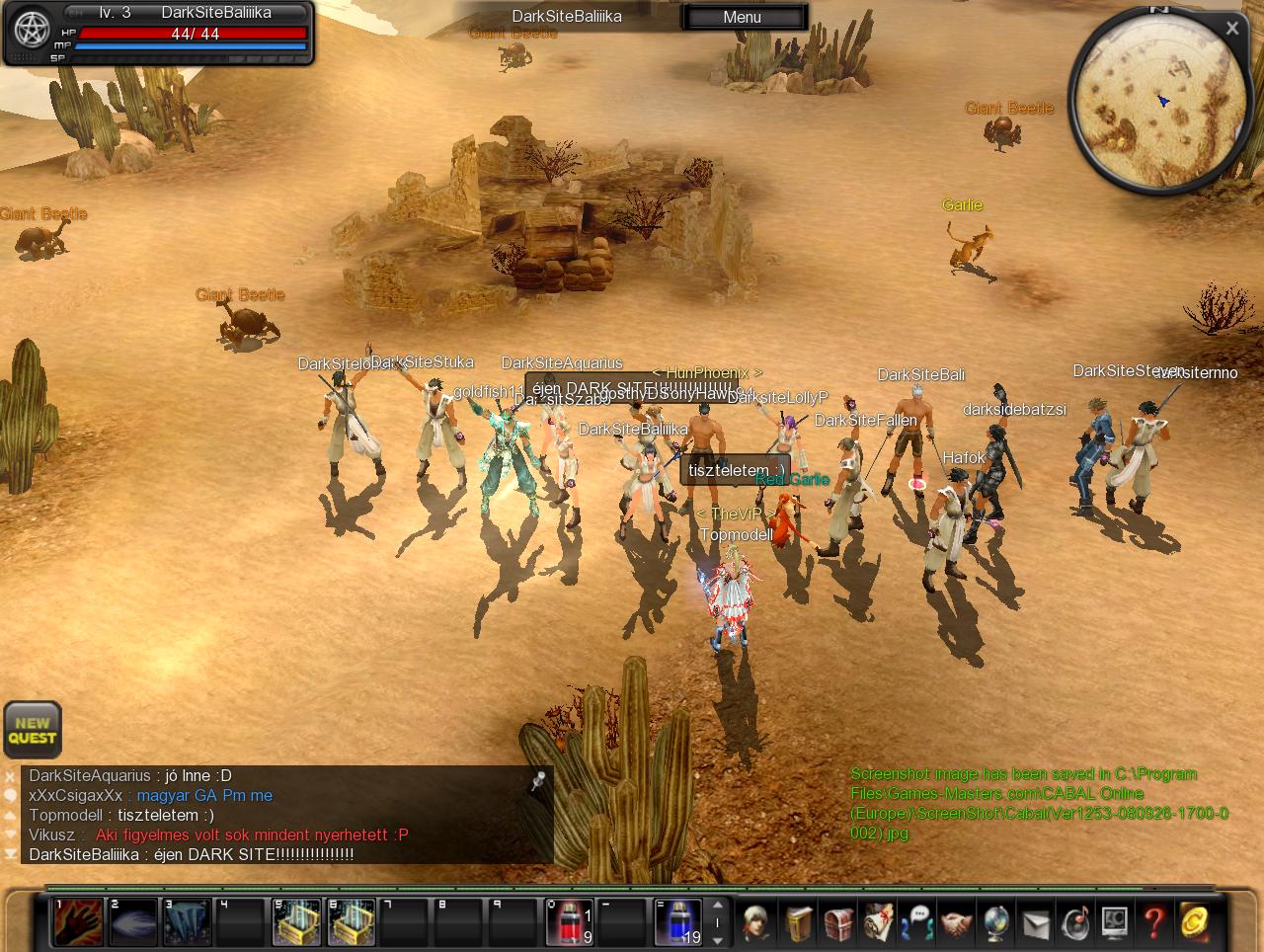Screen dimensions: 1264x952
Task: Use the white energy blast skill
Action: (x=132, y=922)
